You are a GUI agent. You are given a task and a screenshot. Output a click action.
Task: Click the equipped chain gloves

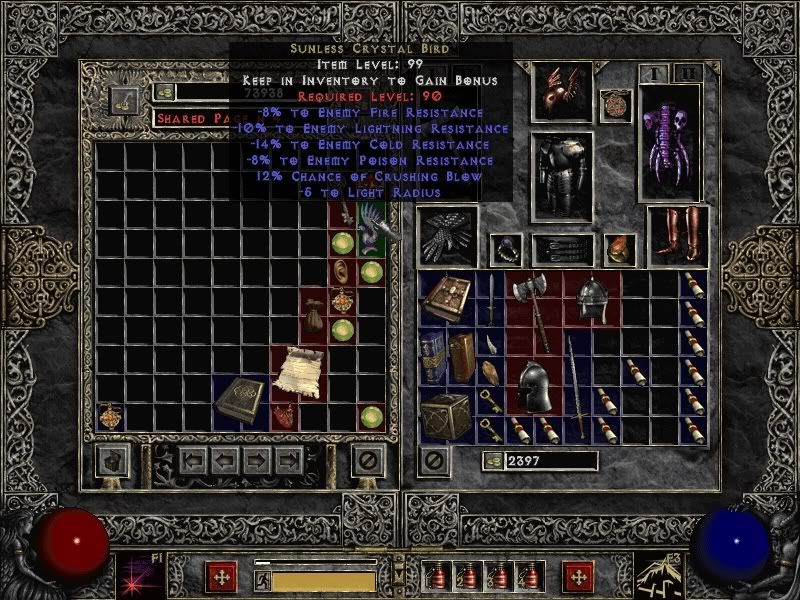(447, 238)
